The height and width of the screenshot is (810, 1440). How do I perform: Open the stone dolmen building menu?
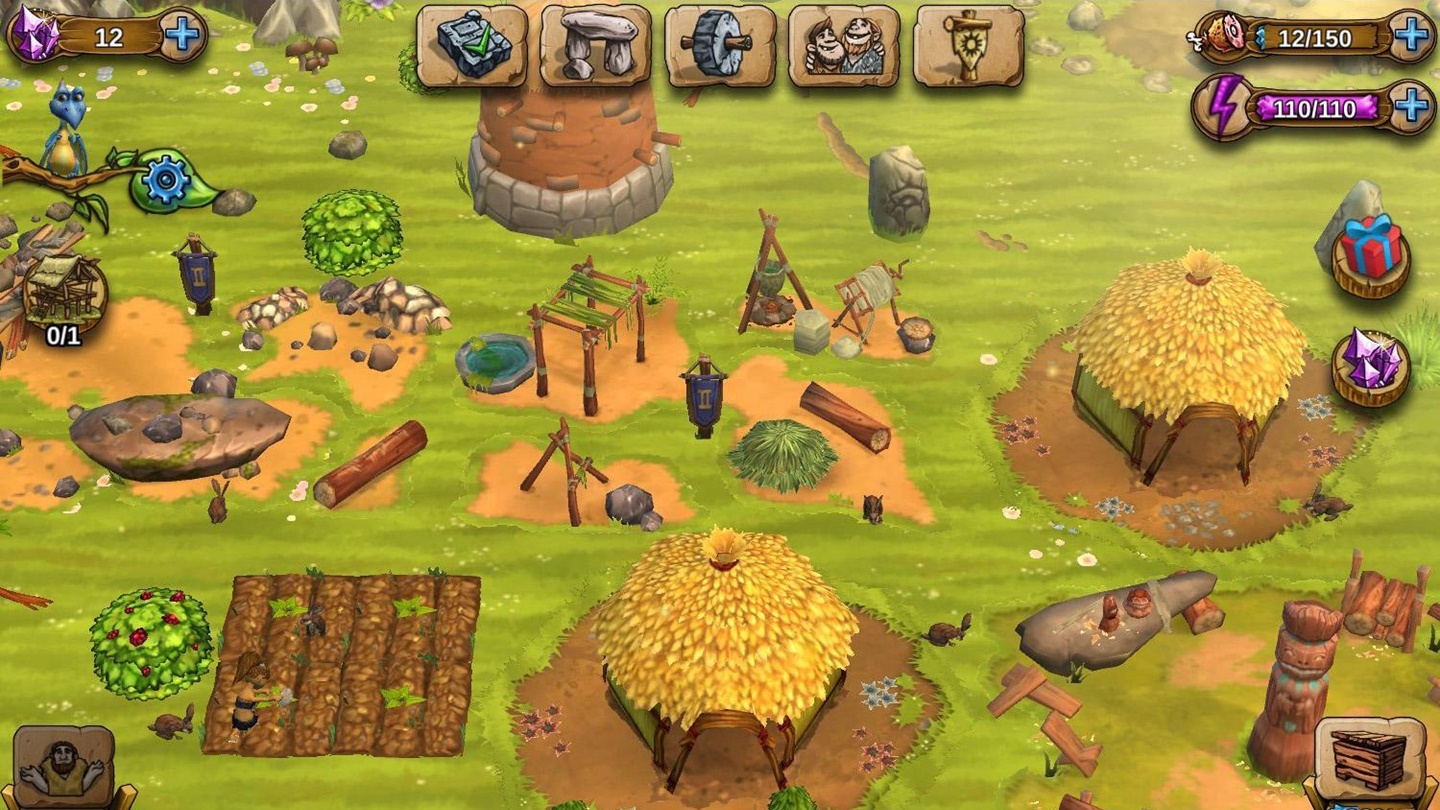tap(595, 46)
